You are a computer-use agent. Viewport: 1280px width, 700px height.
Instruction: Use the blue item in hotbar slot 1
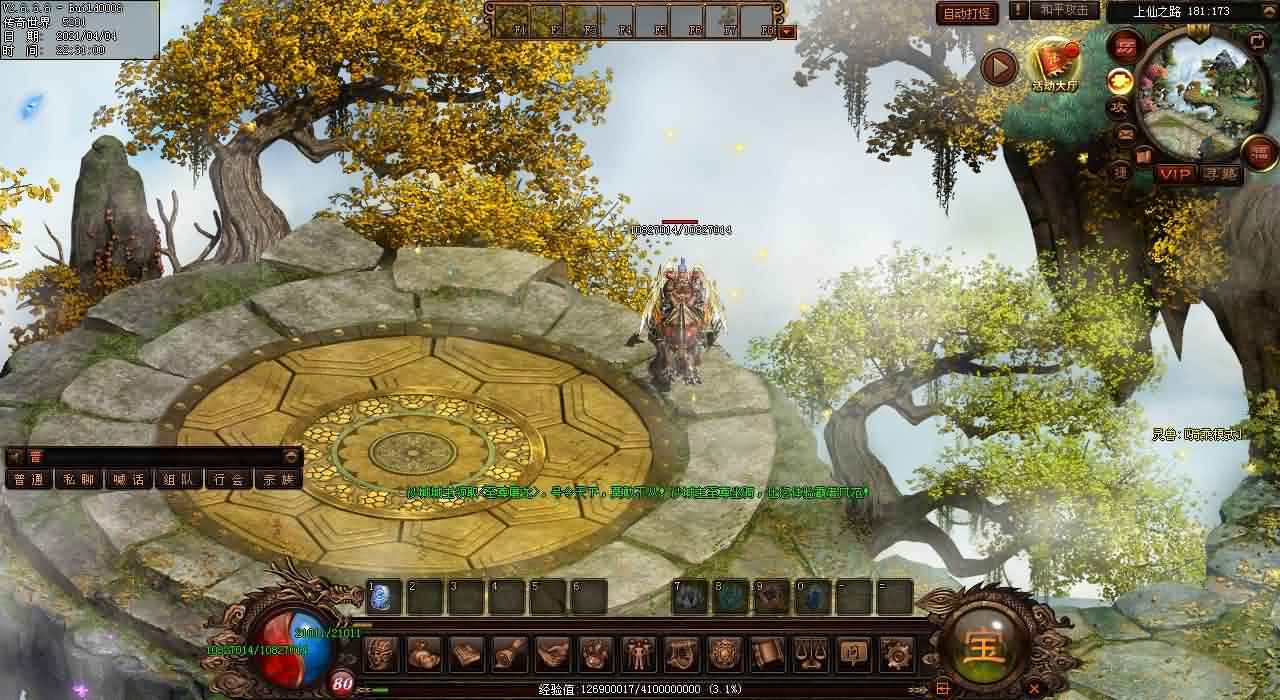pyautogui.click(x=385, y=597)
